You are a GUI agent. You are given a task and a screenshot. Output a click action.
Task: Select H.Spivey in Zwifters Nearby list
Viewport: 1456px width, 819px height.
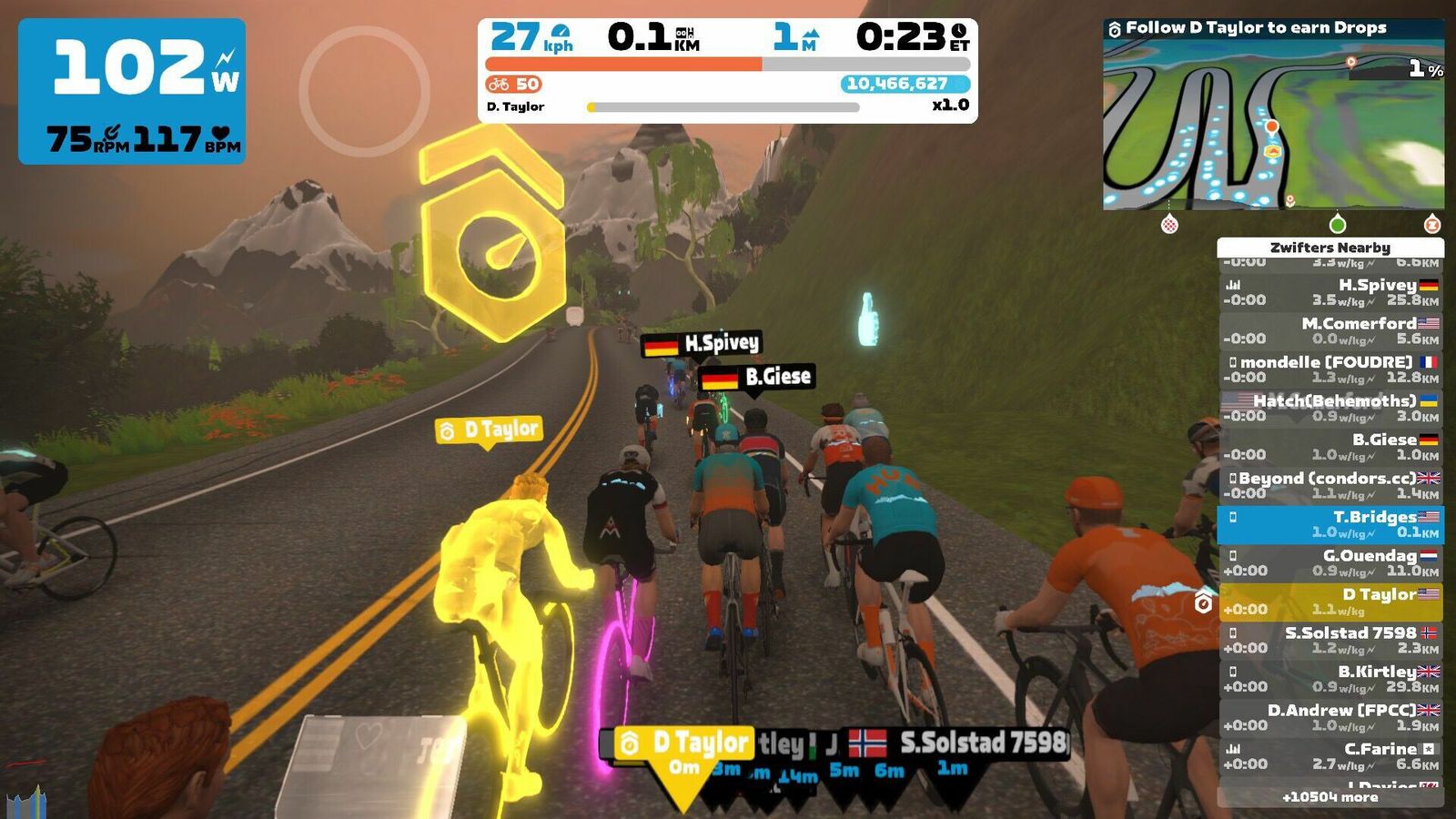click(1330, 292)
